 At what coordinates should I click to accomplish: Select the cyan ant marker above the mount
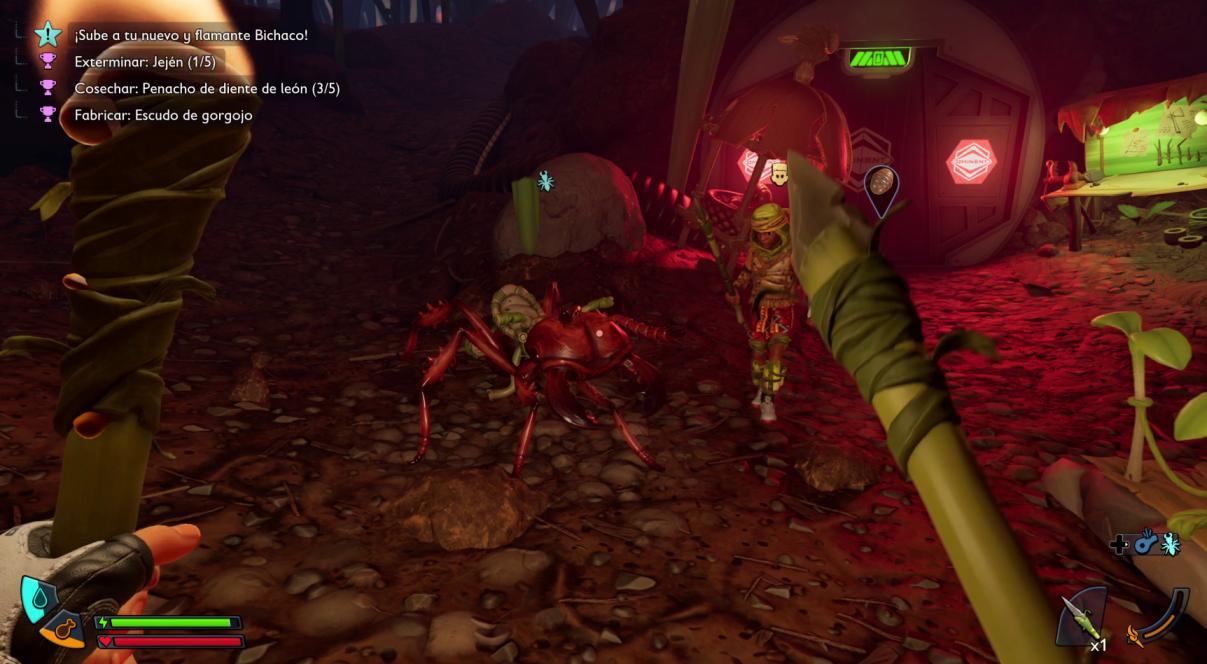545,181
